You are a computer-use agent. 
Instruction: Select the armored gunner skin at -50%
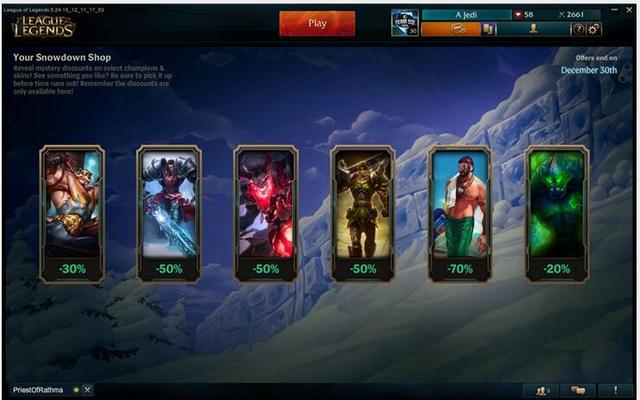tap(169, 212)
